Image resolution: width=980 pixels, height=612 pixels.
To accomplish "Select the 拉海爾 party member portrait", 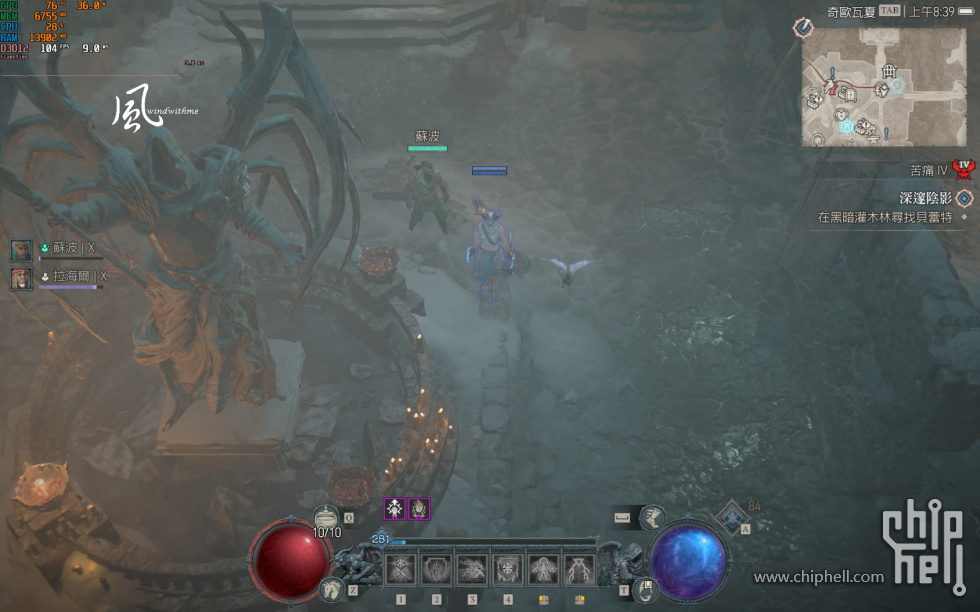I will [22, 277].
